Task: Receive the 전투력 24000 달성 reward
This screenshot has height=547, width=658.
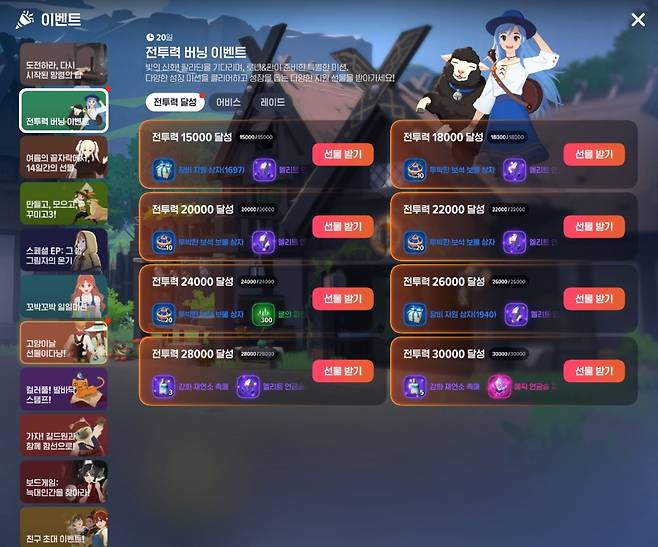Action: coord(344,299)
